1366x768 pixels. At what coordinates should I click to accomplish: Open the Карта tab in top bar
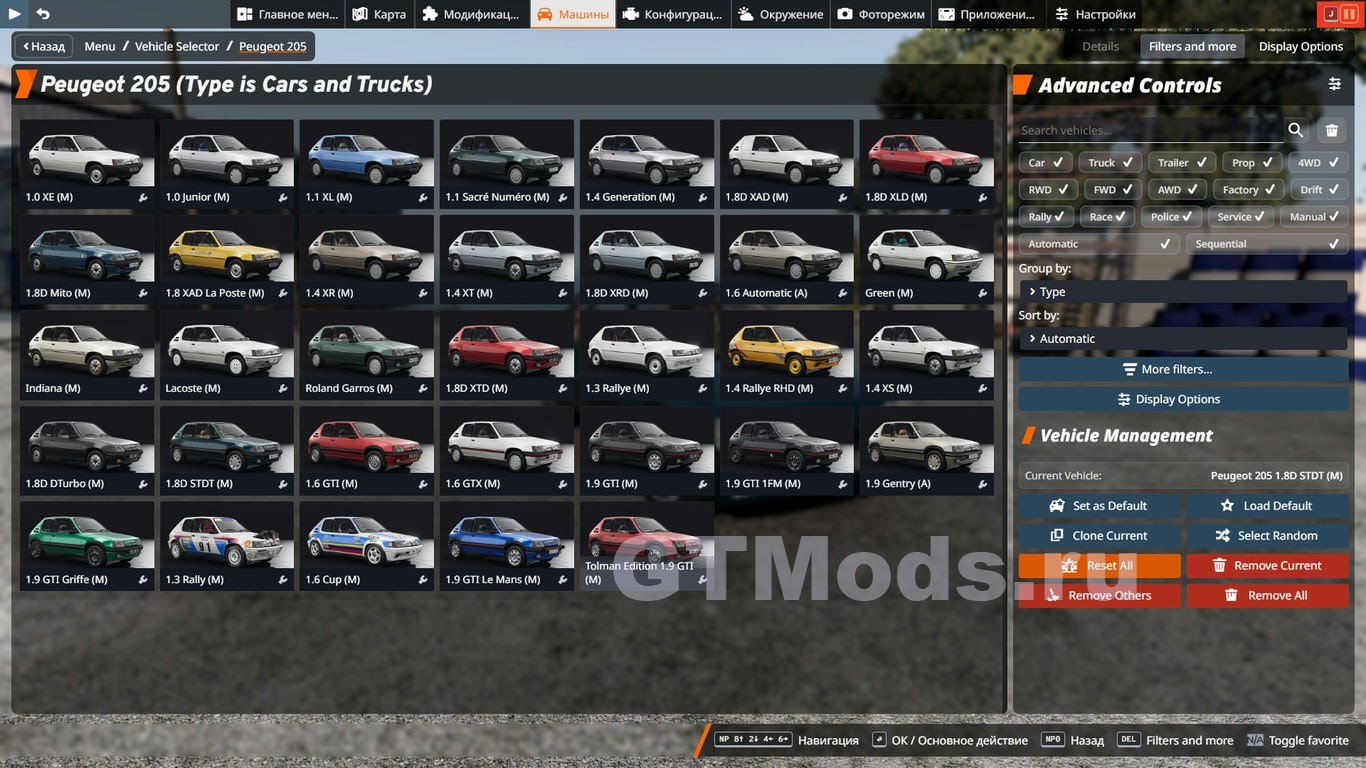[379, 14]
